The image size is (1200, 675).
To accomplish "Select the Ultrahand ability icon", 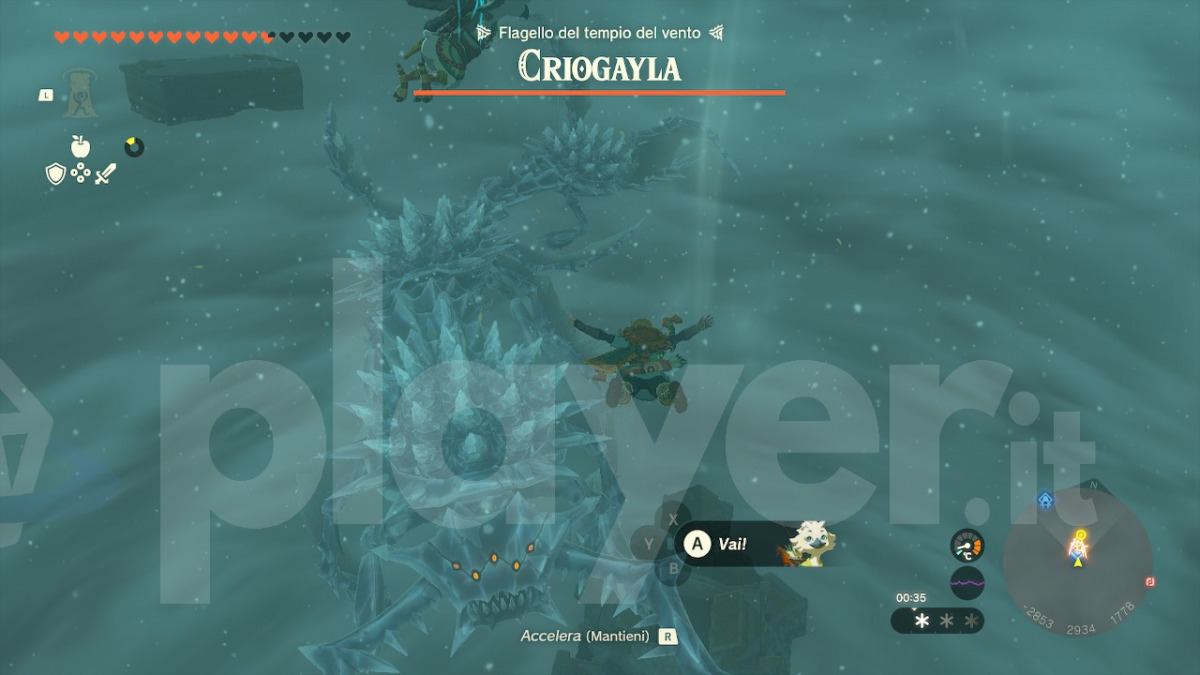I will [78, 94].
